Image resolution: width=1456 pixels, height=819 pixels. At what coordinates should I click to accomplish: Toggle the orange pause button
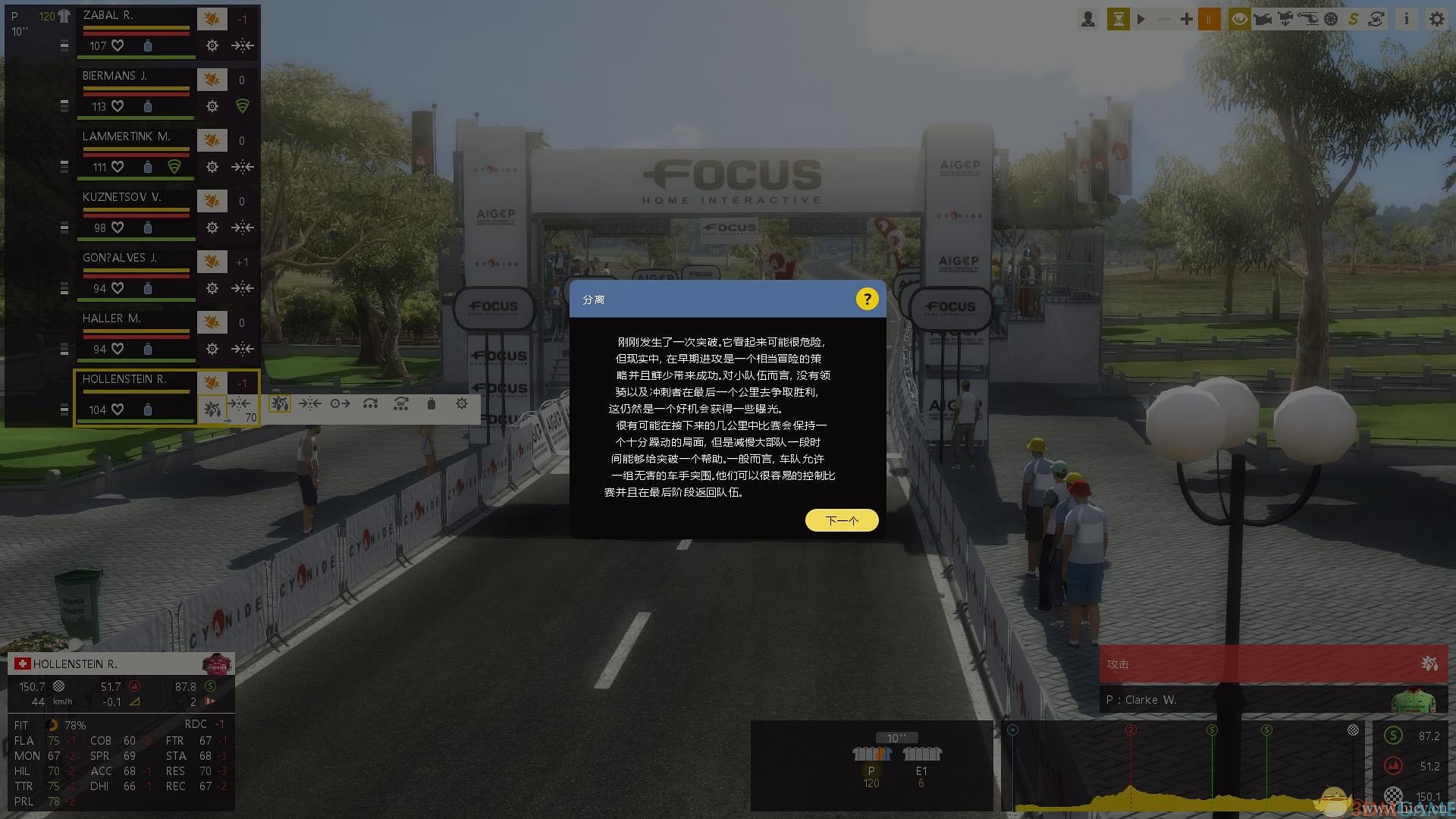1209,19
